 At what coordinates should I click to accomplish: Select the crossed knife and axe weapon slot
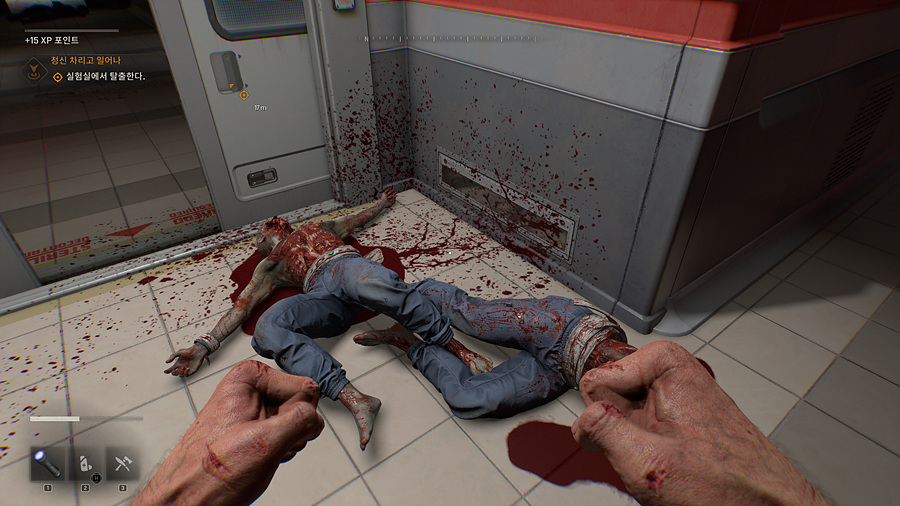[123, 463]
